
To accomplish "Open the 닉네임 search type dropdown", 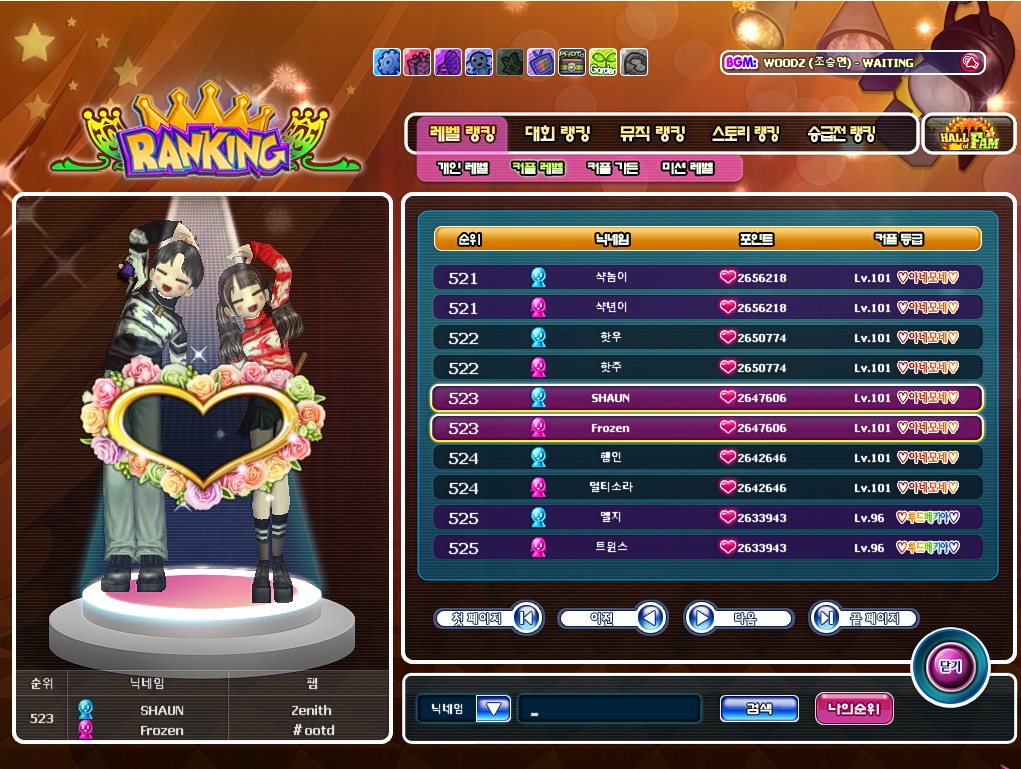I will pyautogui.click(x=494, y=709).
